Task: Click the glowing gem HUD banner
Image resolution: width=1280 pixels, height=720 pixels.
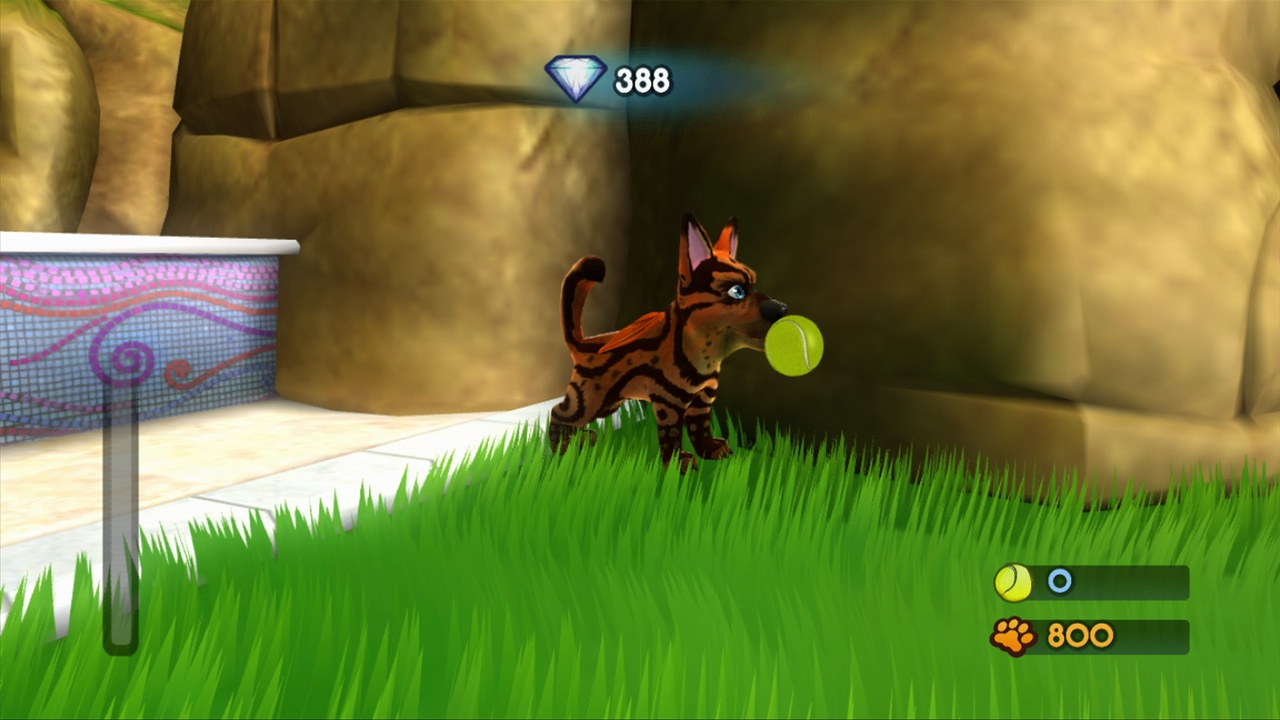Action: [x=610, y=78]
